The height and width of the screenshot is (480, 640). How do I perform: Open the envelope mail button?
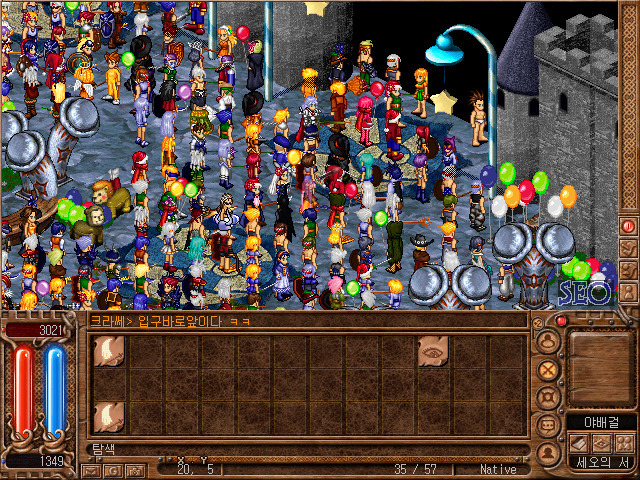[91, 469]
